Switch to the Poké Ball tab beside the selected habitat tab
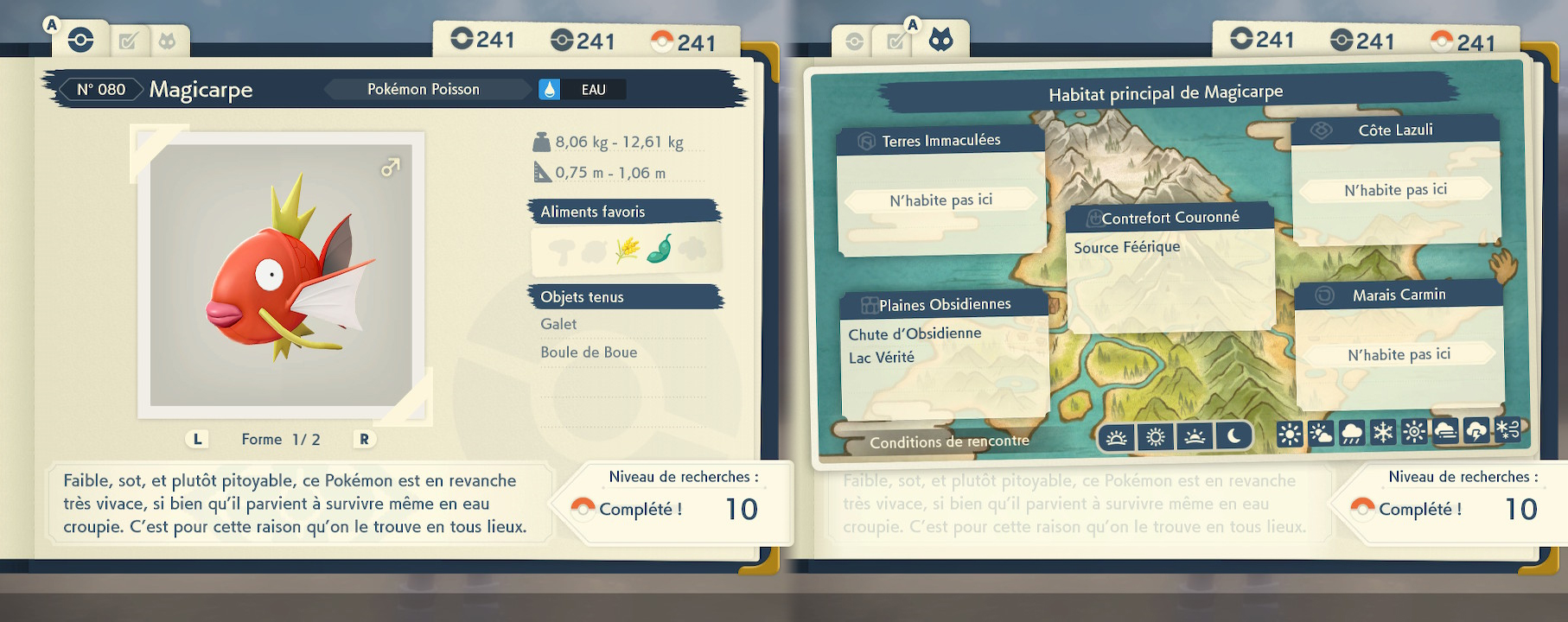Screen dimensions: 1568x622 point(854,41)
